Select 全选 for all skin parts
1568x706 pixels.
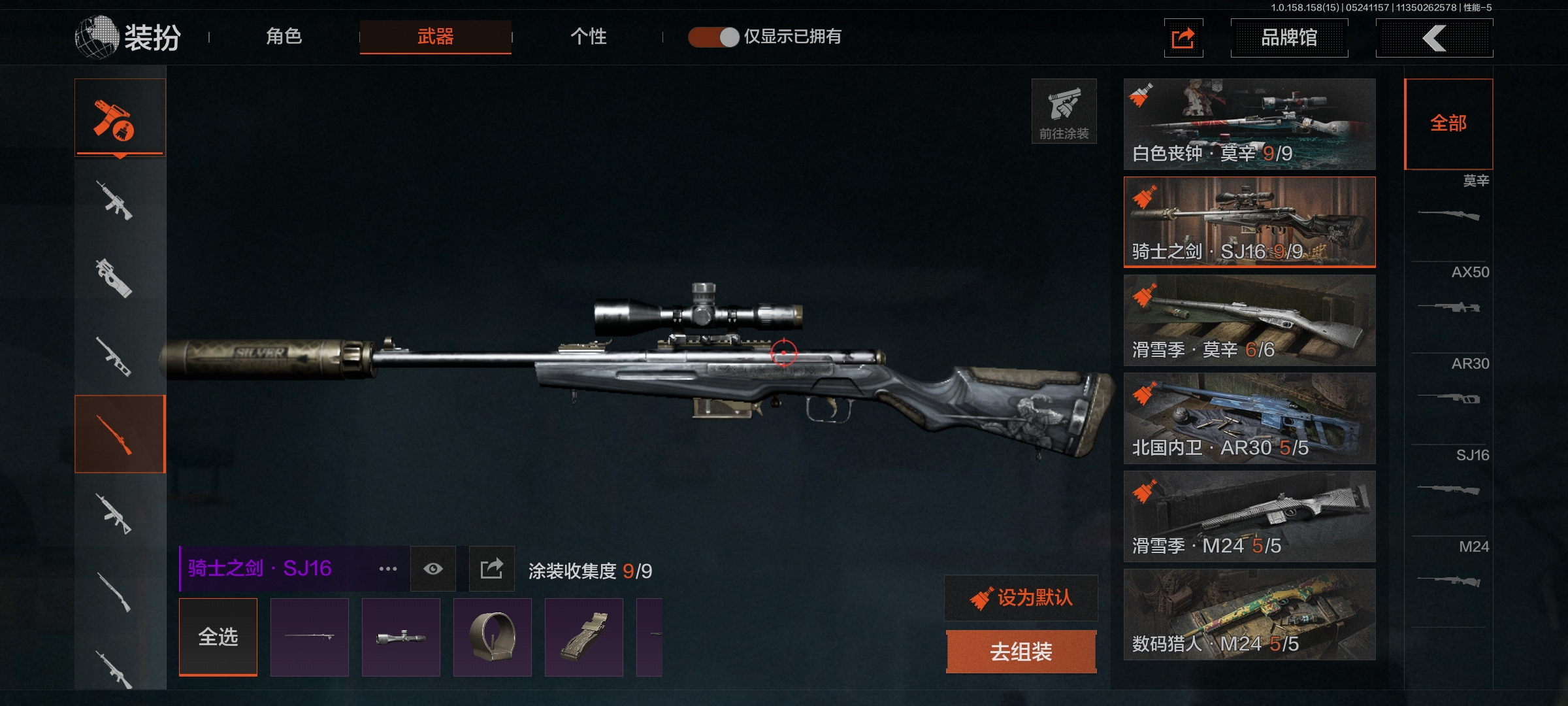[218, 637]
